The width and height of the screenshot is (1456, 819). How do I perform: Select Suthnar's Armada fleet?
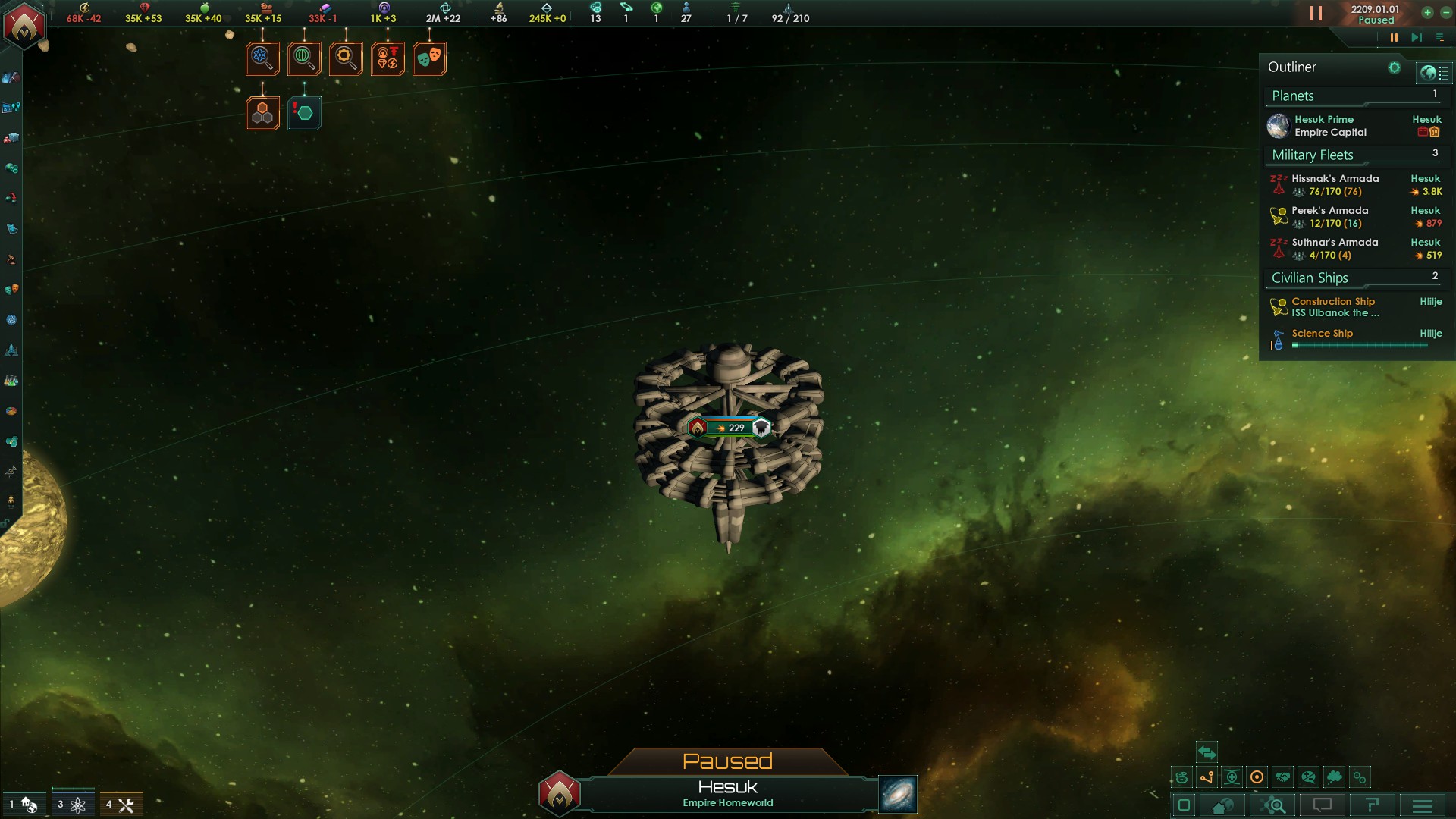pyautogui.click(x=1335, y=249)
